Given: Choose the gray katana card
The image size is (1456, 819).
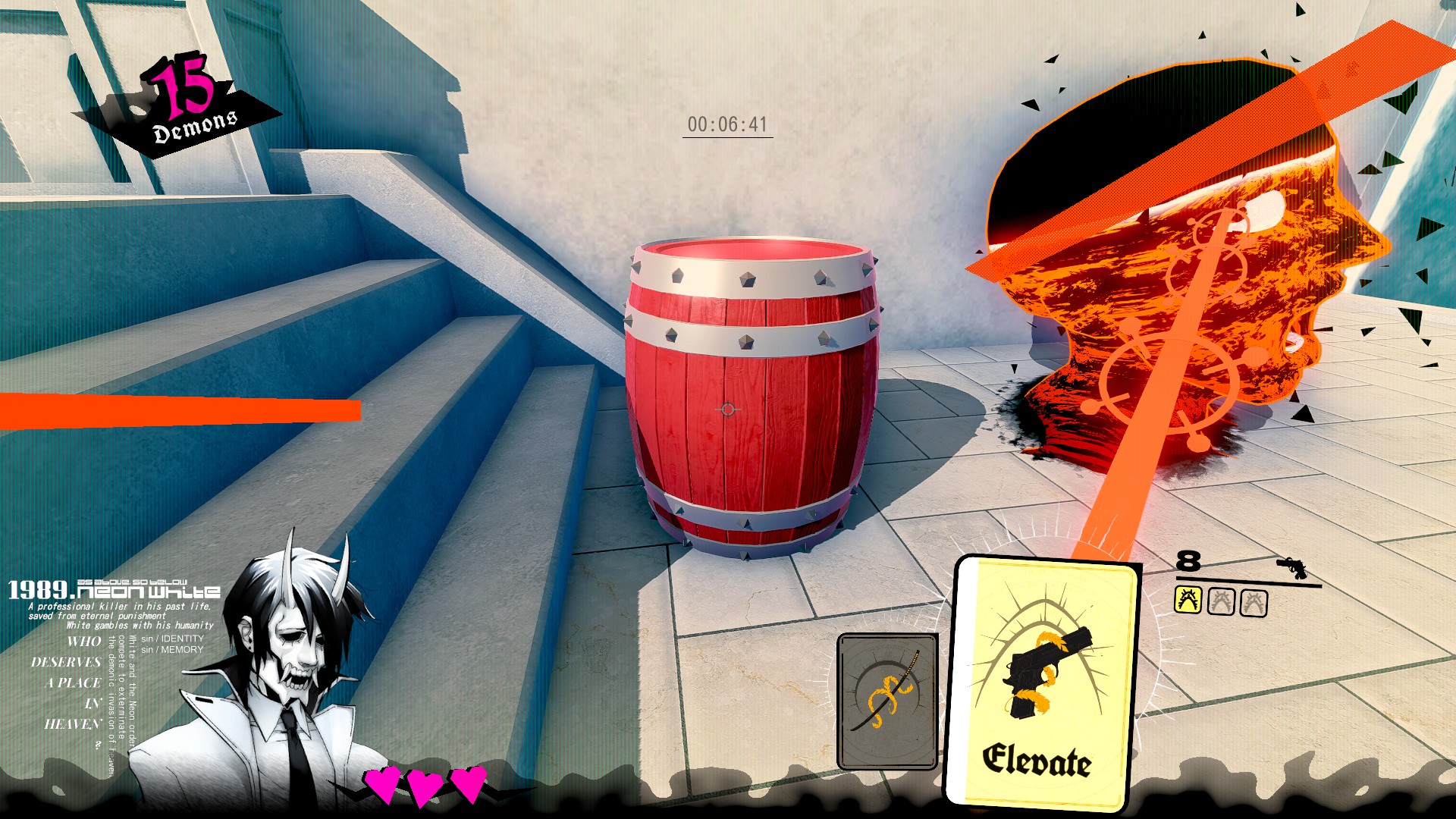Looking at the screenshot, I should coord(887,701).
